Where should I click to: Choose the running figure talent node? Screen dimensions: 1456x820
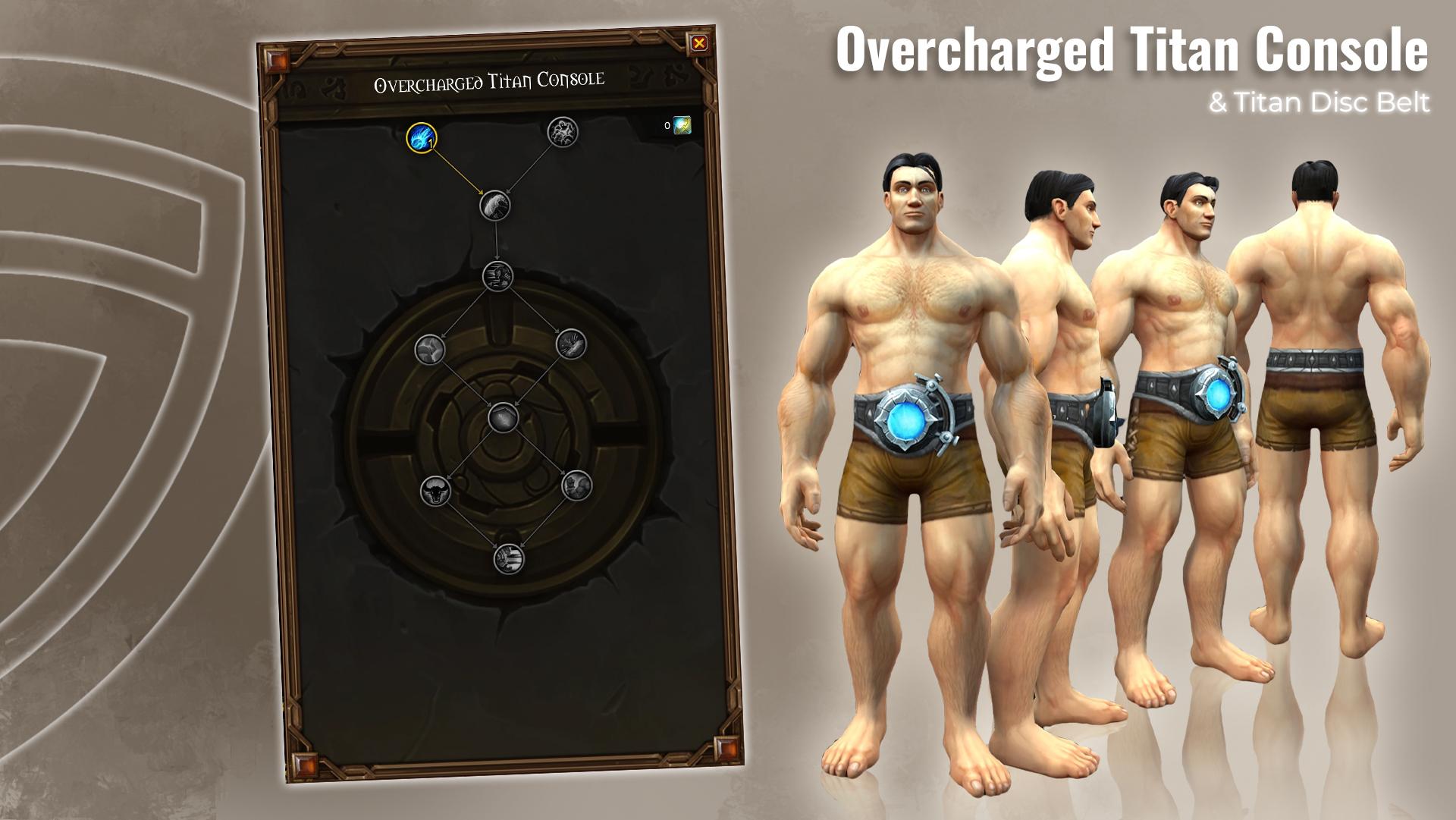pos(497,276)
